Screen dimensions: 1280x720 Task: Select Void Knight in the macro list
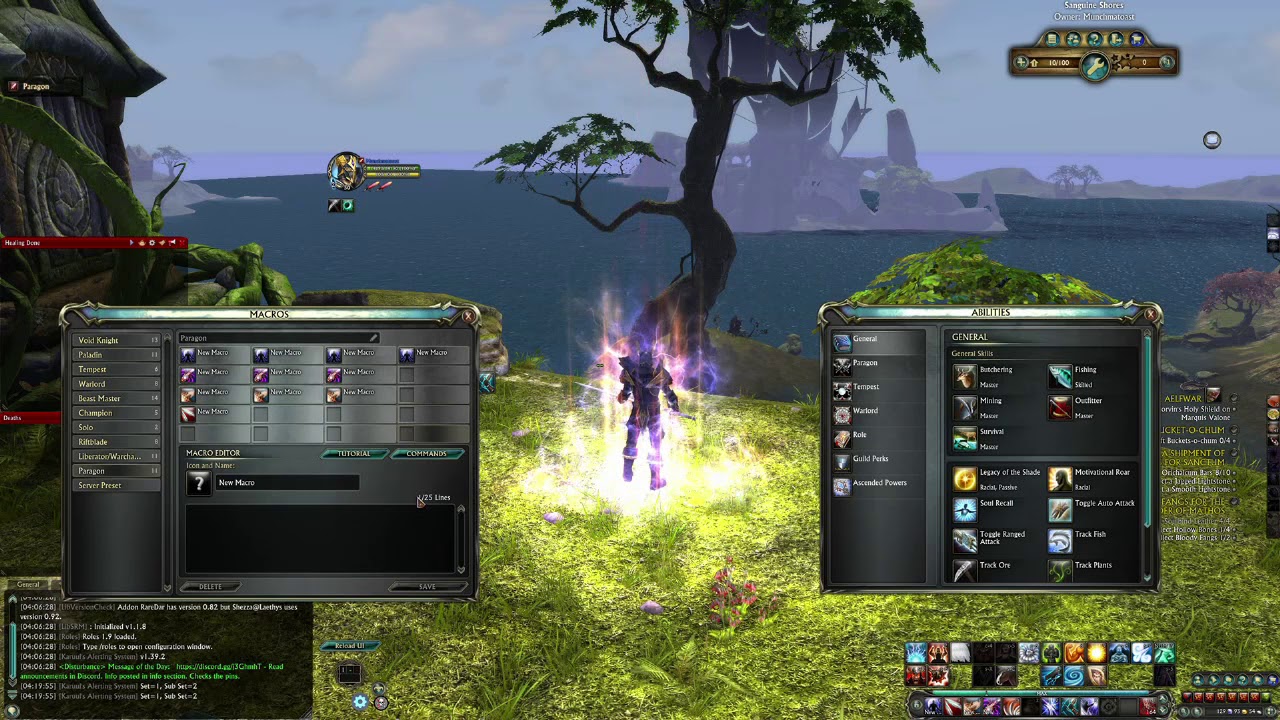click(99, 341)
